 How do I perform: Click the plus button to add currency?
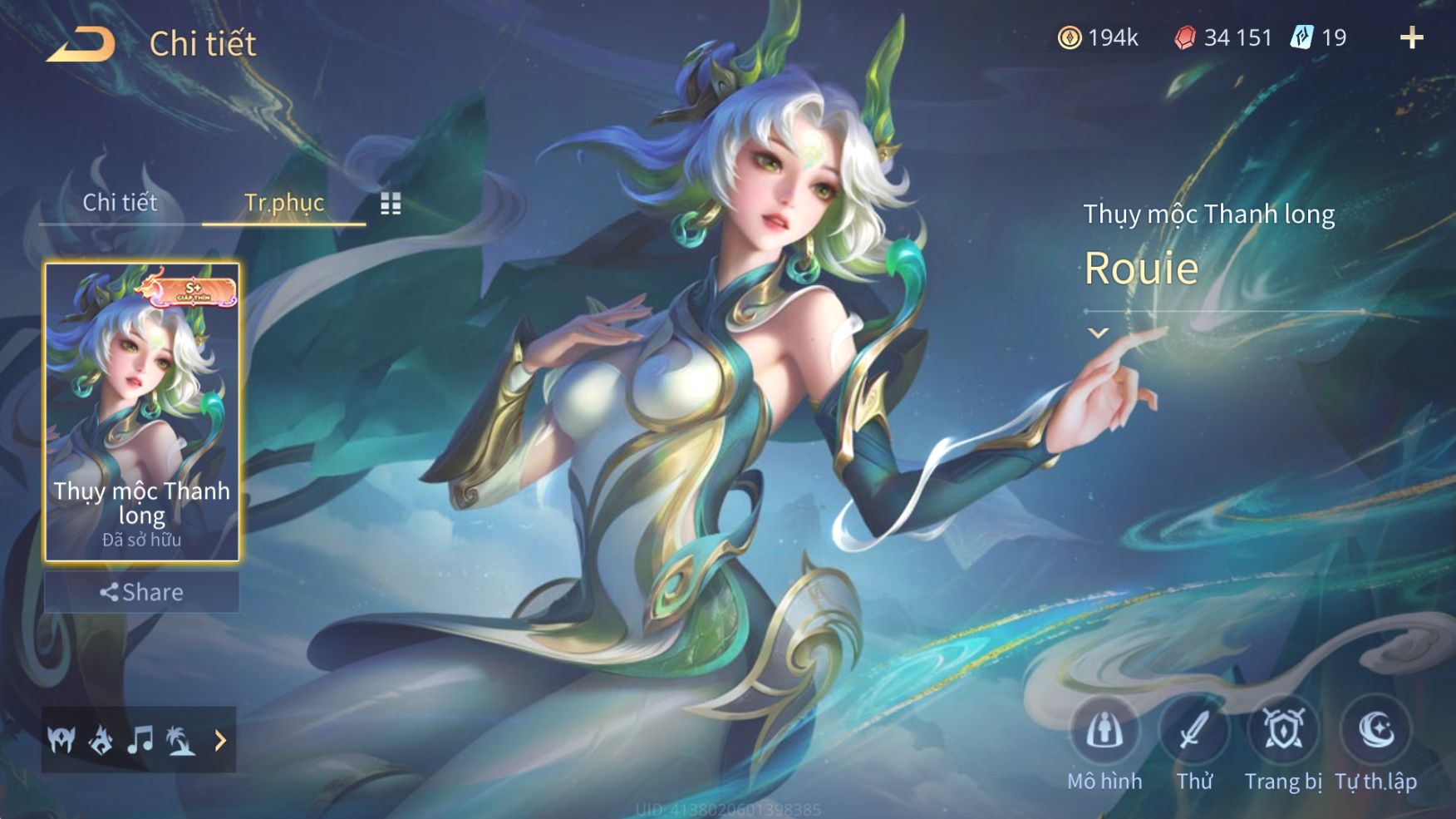click(1411, 37)
